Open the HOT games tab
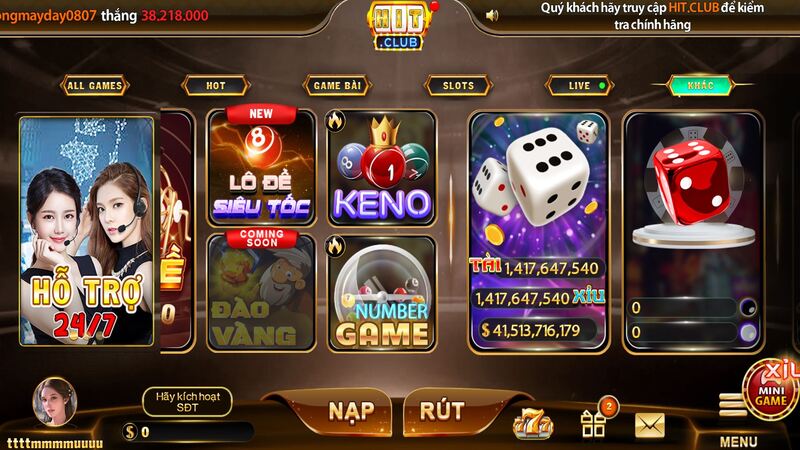 [x=215, y=86]
